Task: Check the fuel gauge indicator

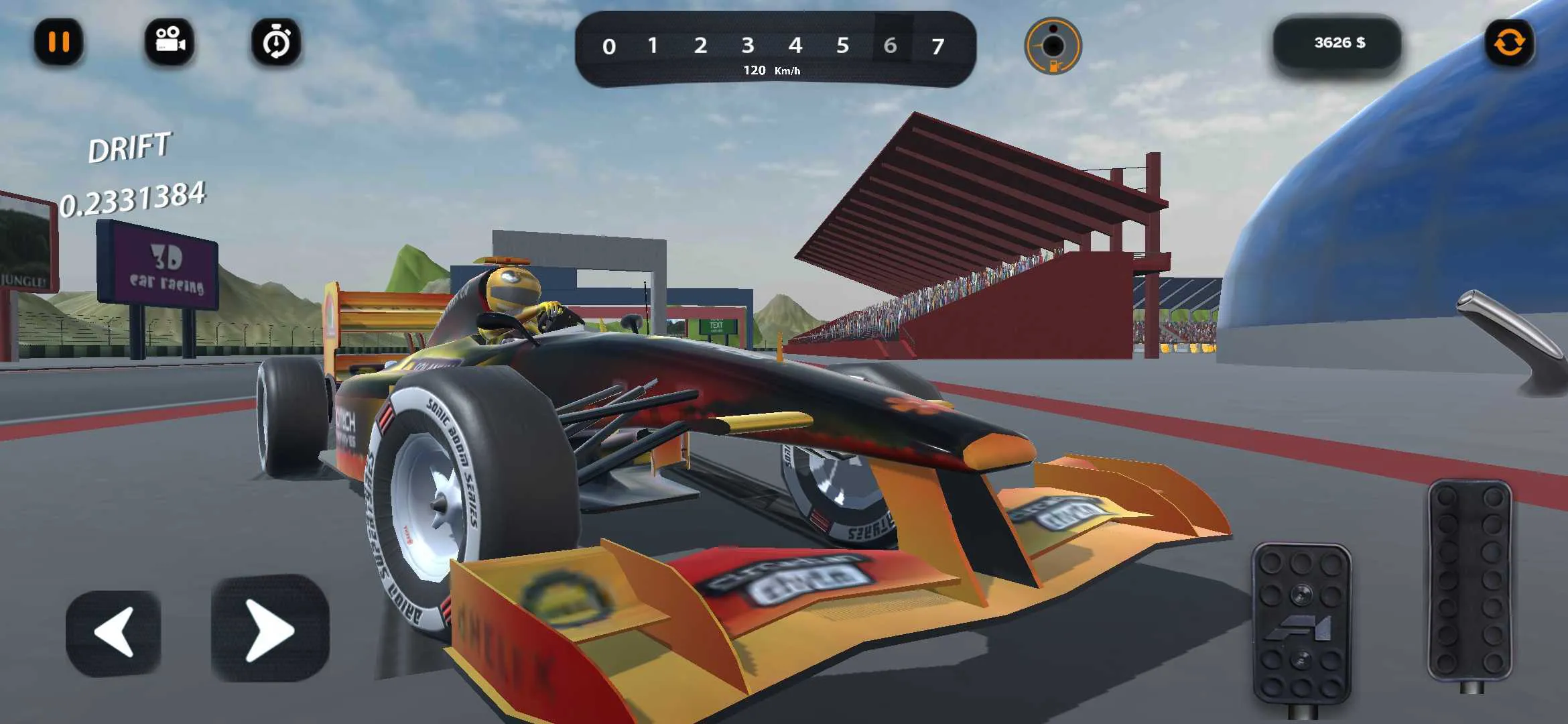Action: pyautogui.click(x=1053, y=45)
